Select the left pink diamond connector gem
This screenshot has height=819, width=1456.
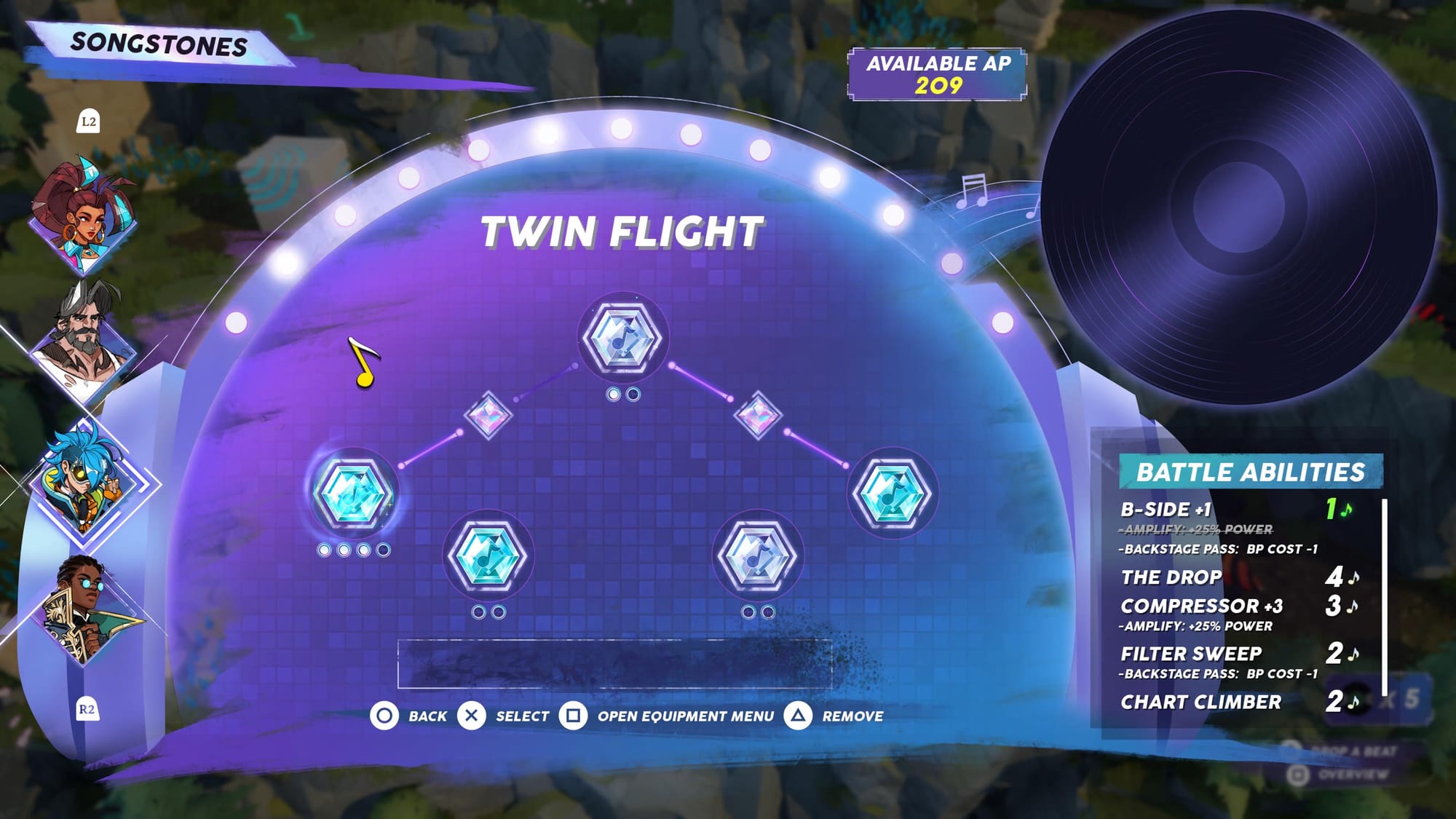[x=488, y=415]
